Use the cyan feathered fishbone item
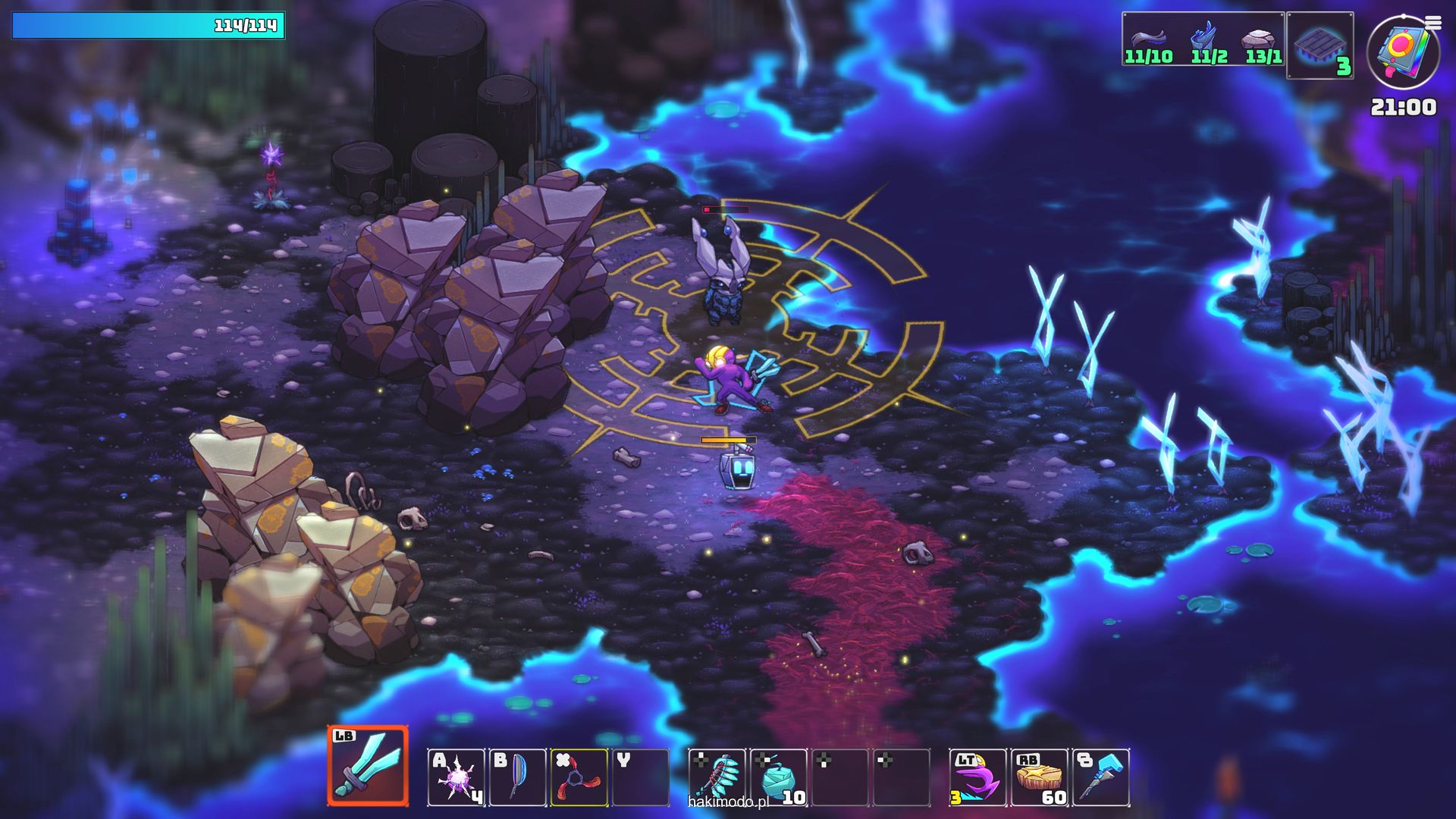The height and width of the screenshot is (819, 1456). 717,777
